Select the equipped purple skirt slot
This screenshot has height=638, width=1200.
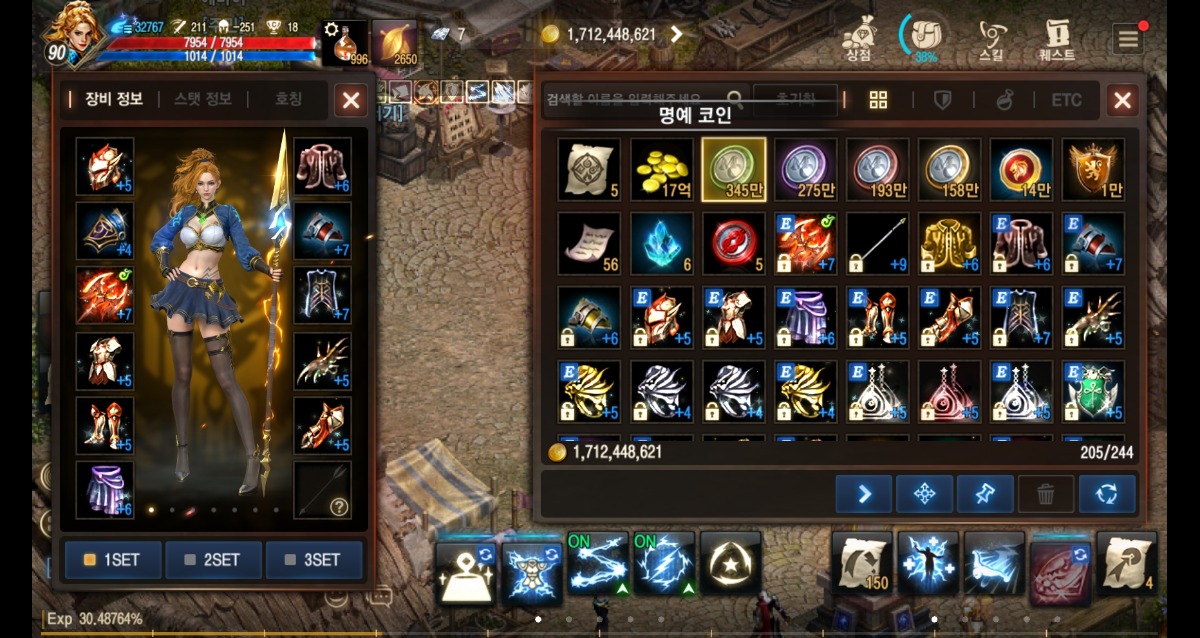pos(105,490)
